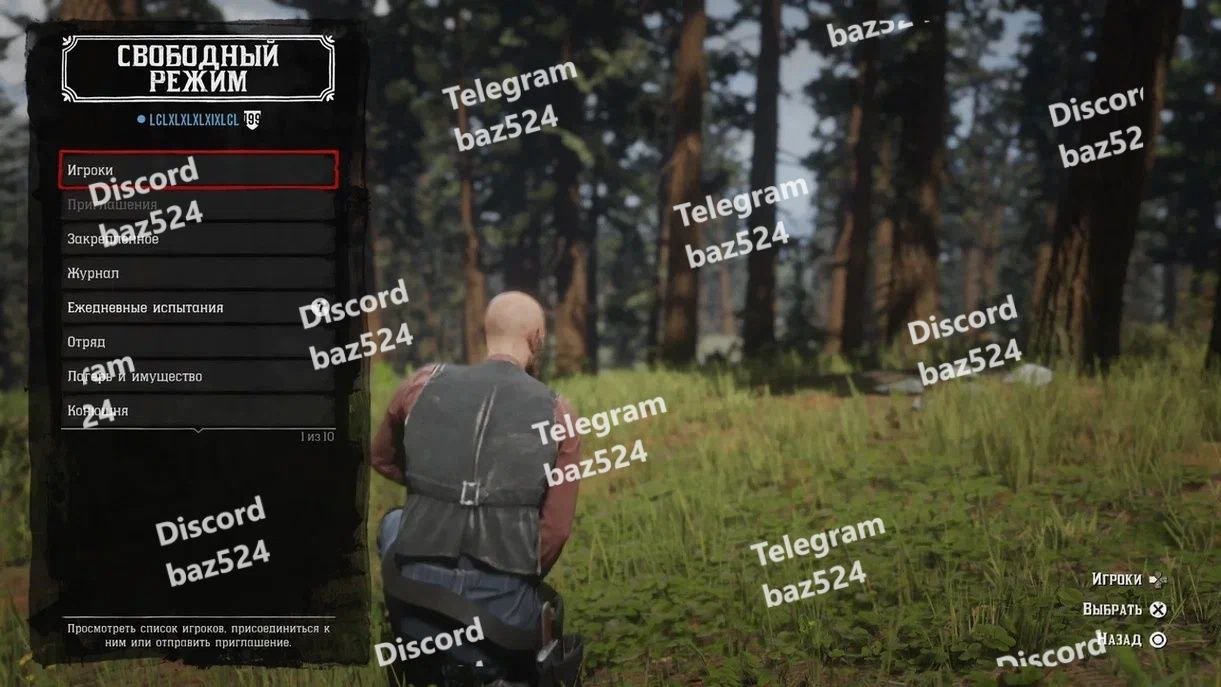Open the Журнал menu entry

[x=198, y=273]
